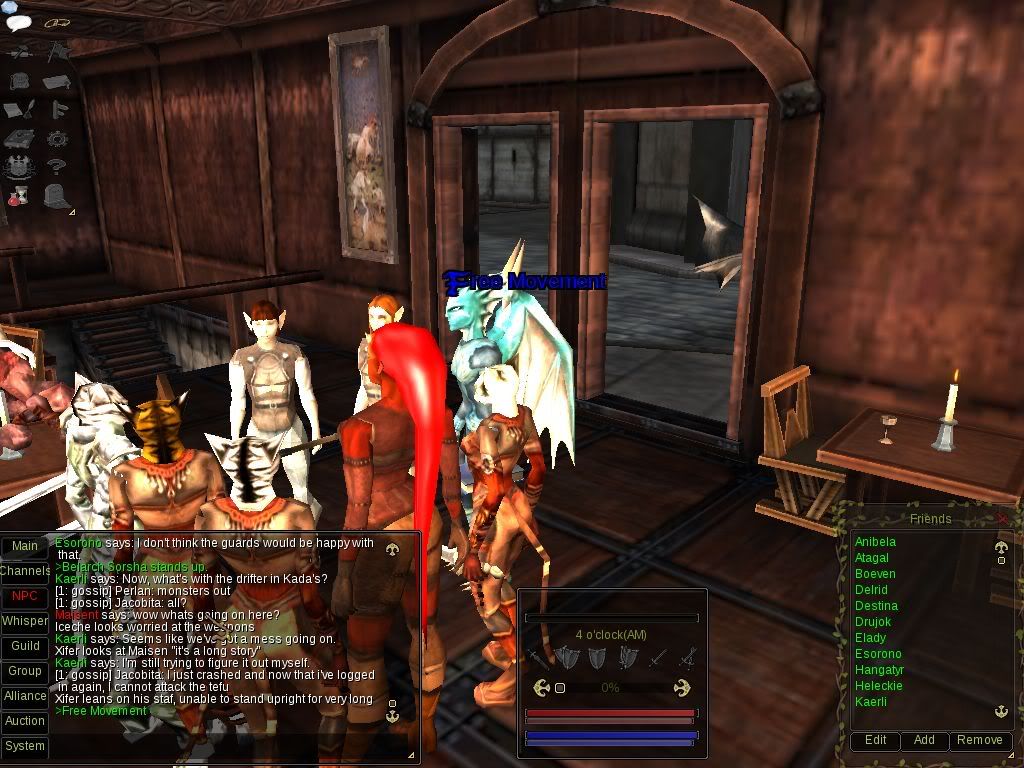View the System messages tab
Screen dimensions: 1024x768
(25, 746)
